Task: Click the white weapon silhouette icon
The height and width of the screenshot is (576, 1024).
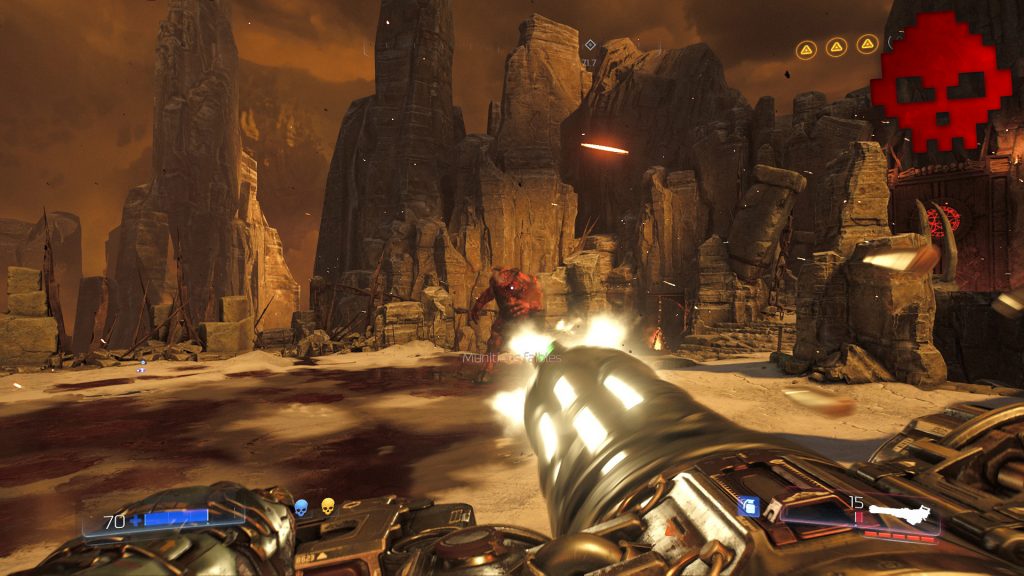Action: (898, 515)
